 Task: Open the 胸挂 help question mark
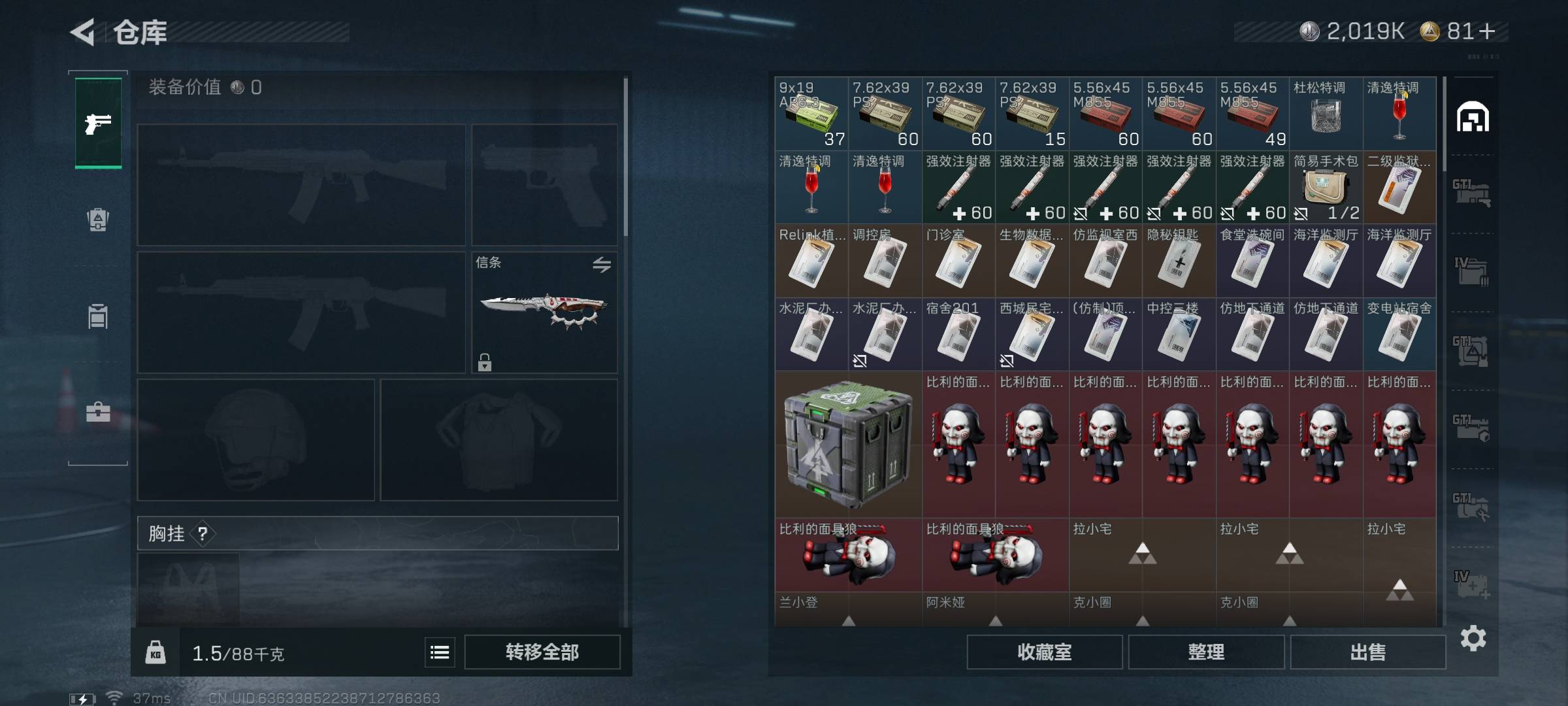[203, 534]
